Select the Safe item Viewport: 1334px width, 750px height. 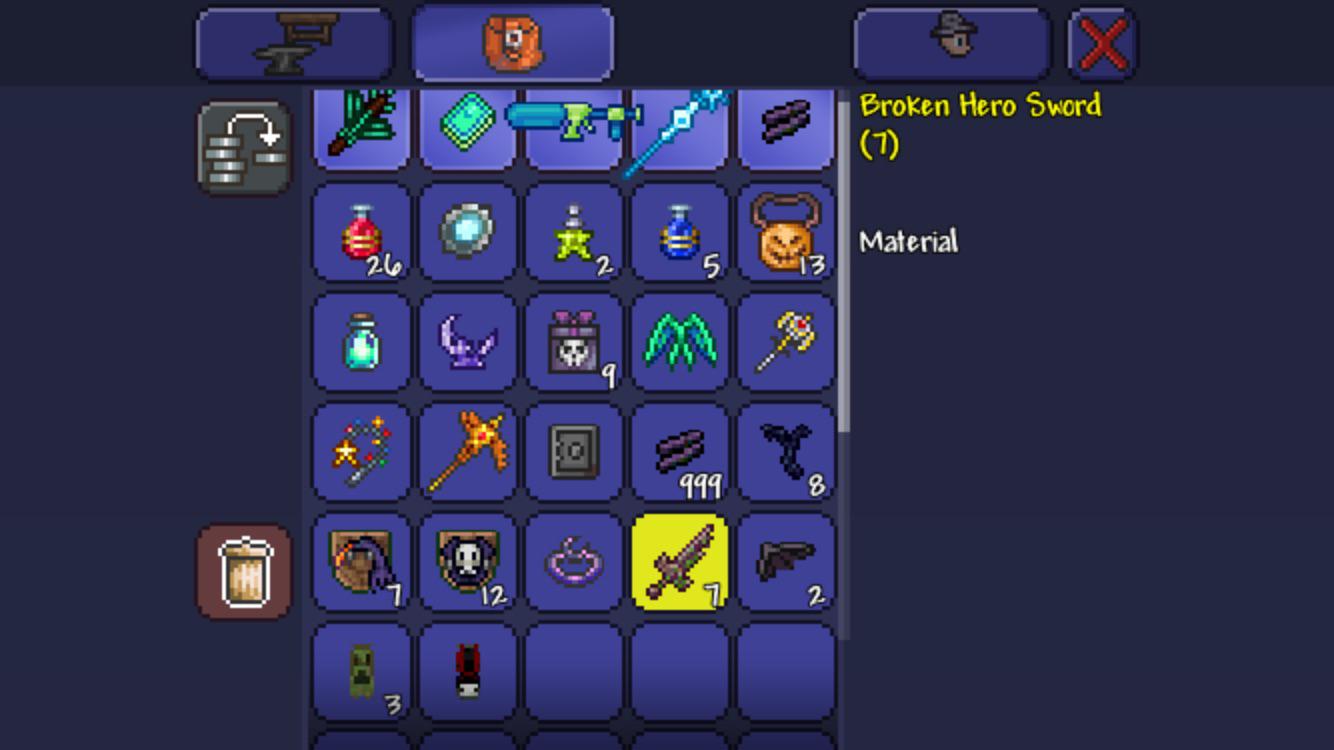click(x=573, y=451)
